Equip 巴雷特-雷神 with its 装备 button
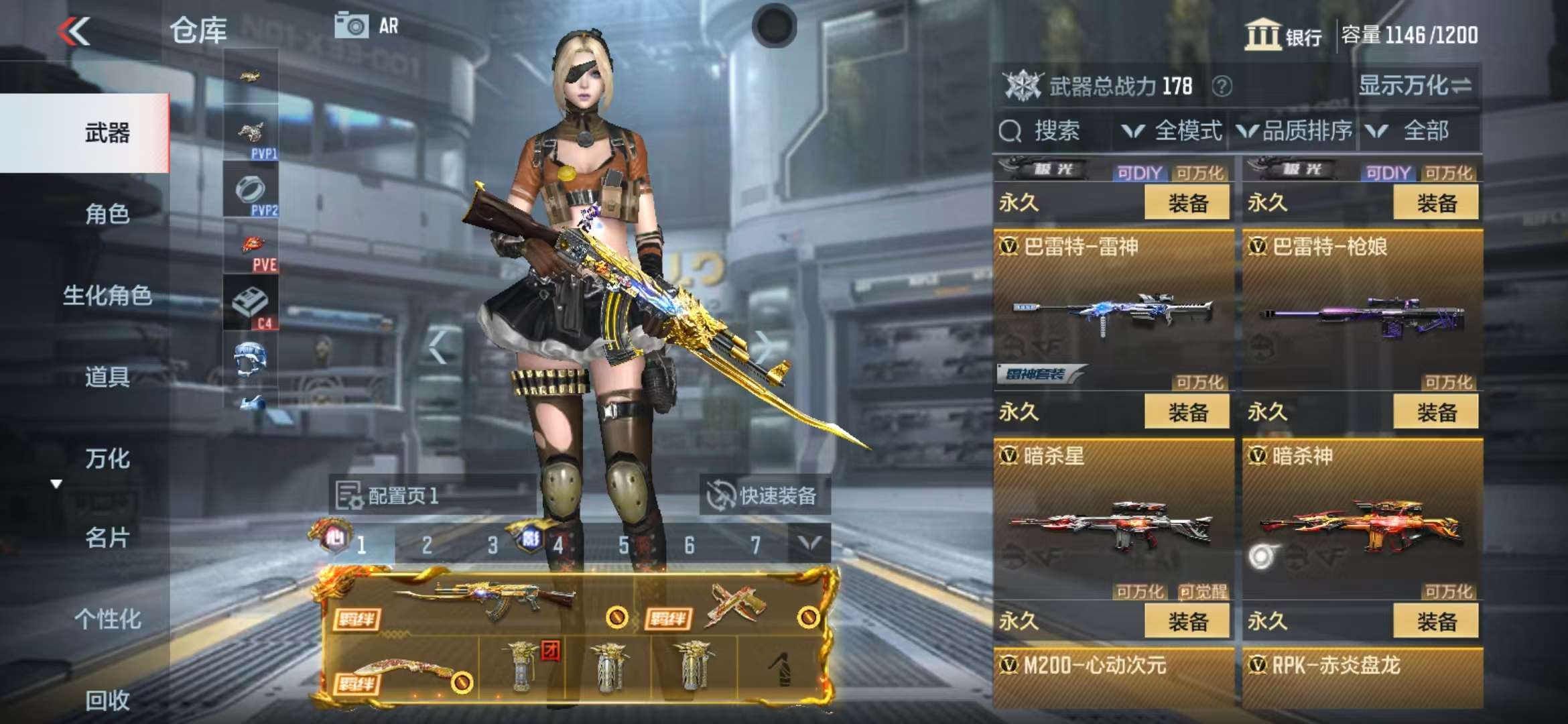1568x724 pixels. click(1187, 412)
